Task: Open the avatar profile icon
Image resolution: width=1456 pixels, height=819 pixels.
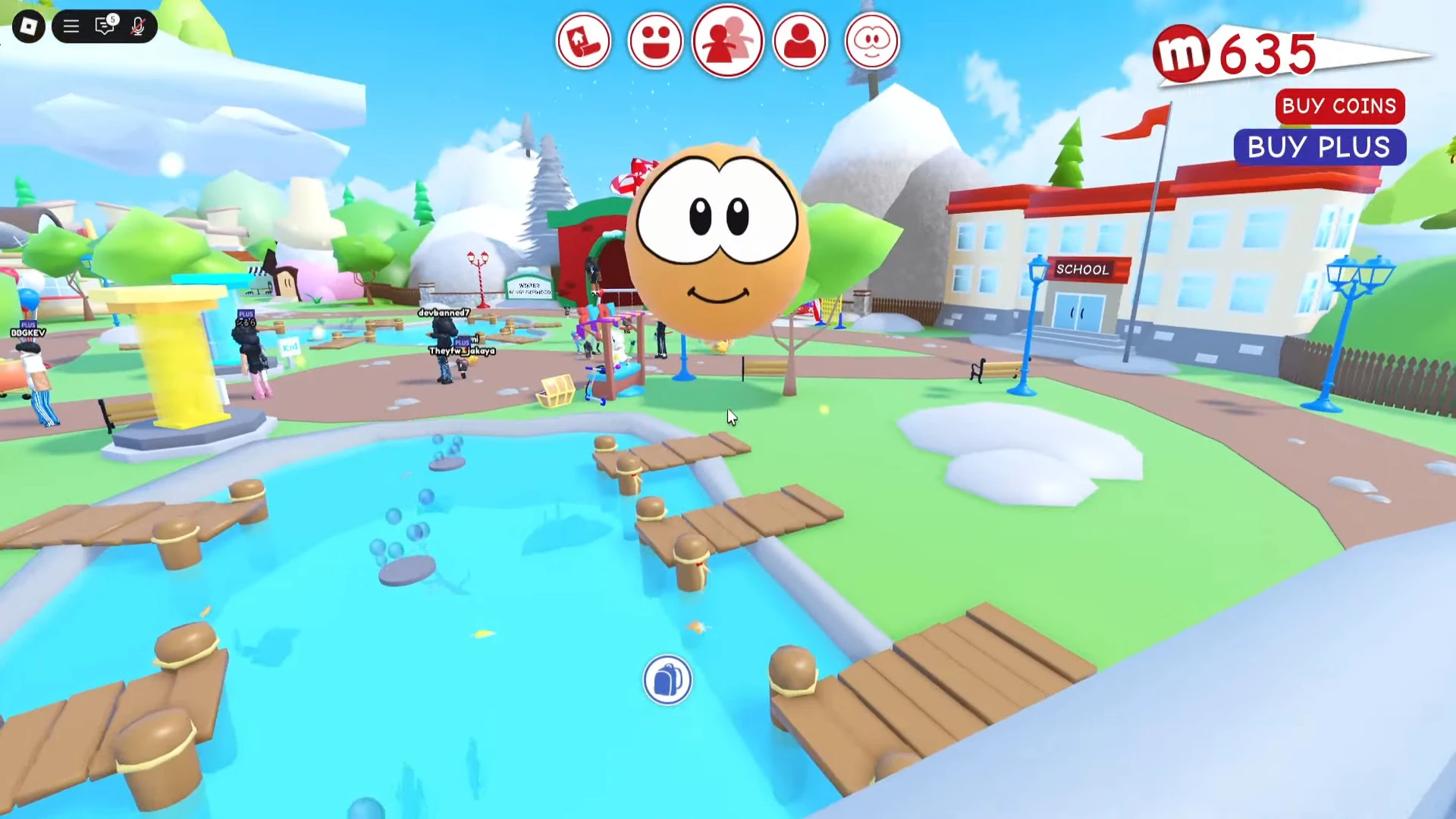Action: coord(799,41)
